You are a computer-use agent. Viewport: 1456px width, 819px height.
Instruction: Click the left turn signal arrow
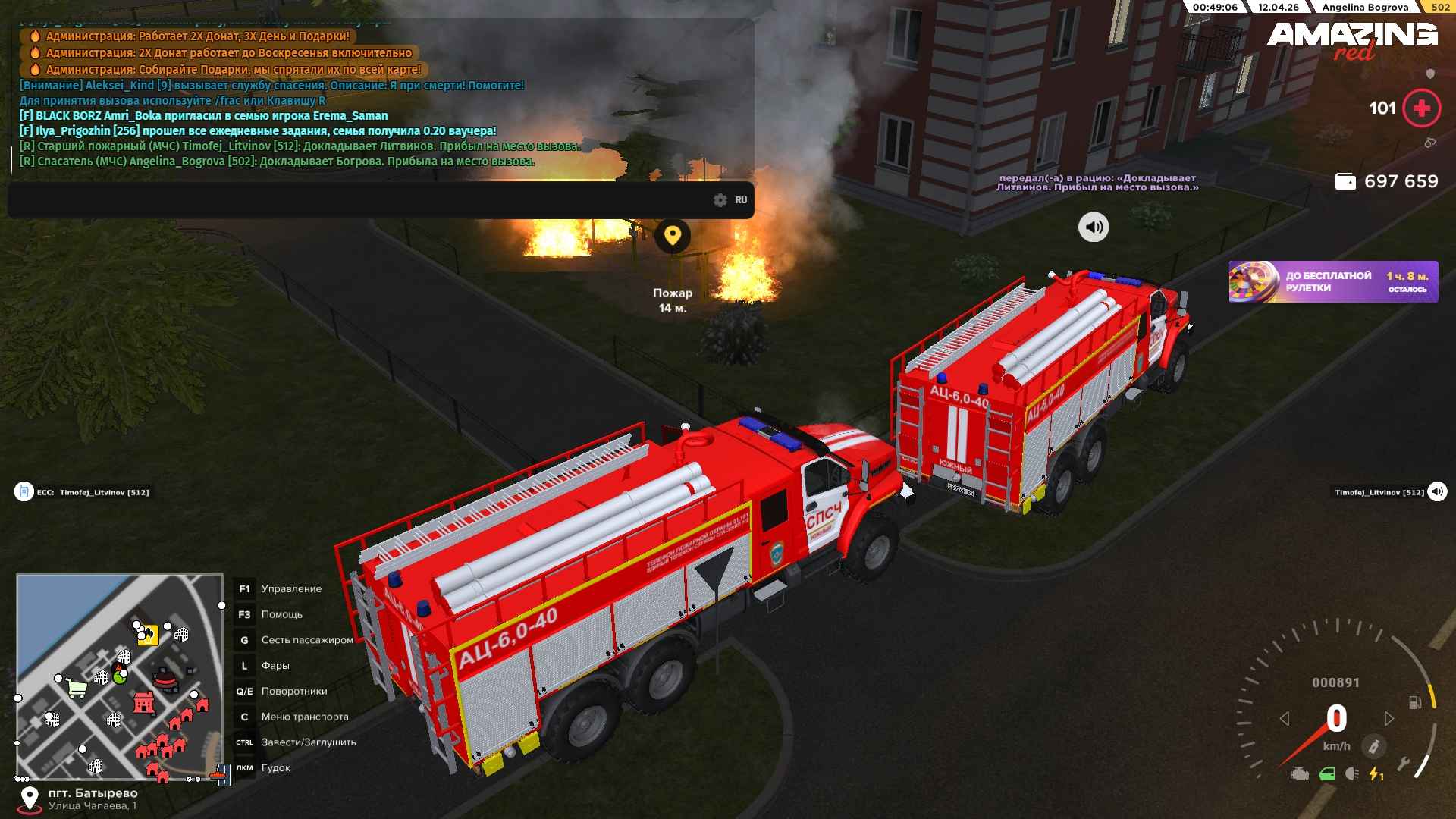coord(1284,718)
